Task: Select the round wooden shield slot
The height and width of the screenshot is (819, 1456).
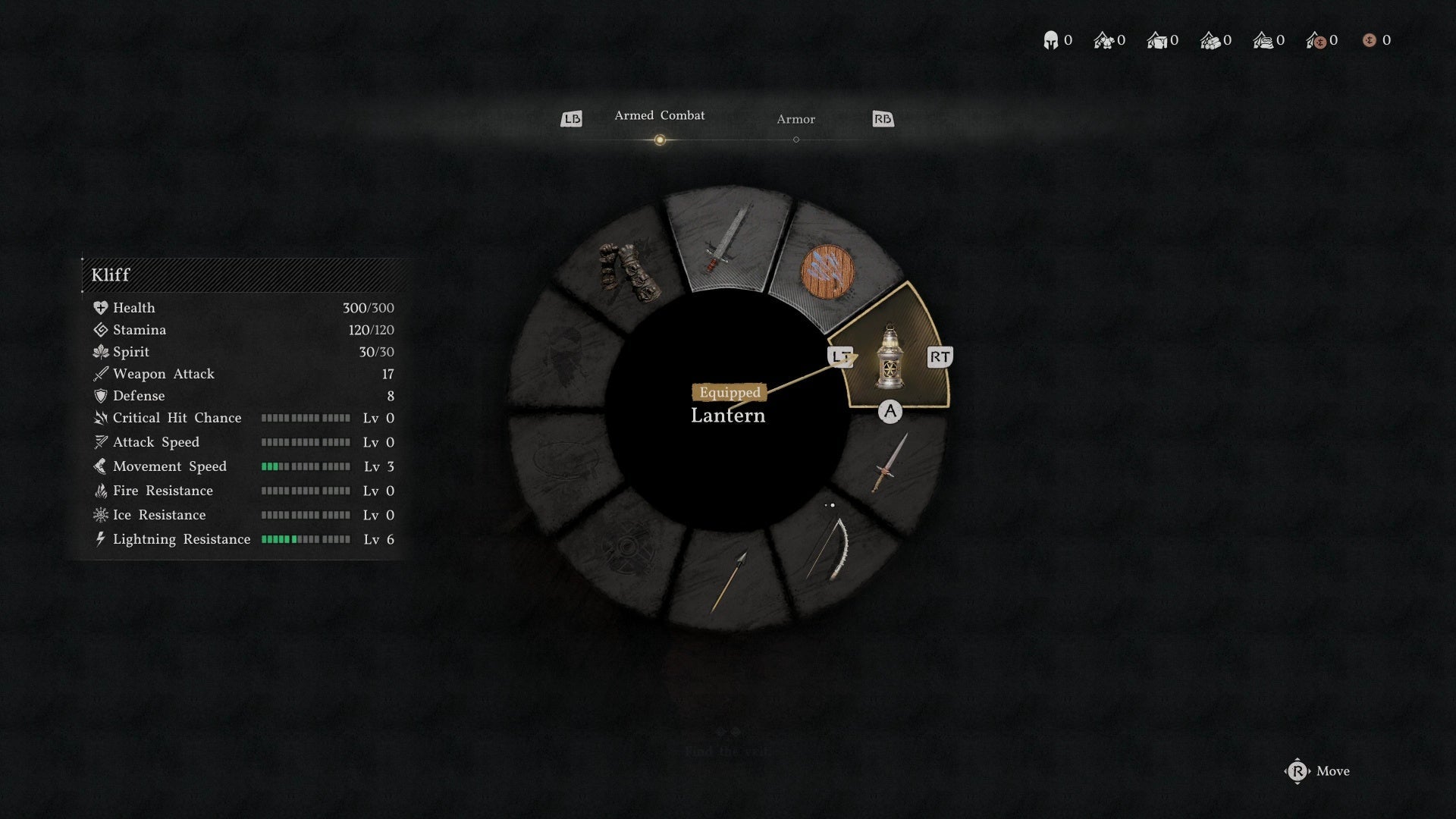Action: 827,271
